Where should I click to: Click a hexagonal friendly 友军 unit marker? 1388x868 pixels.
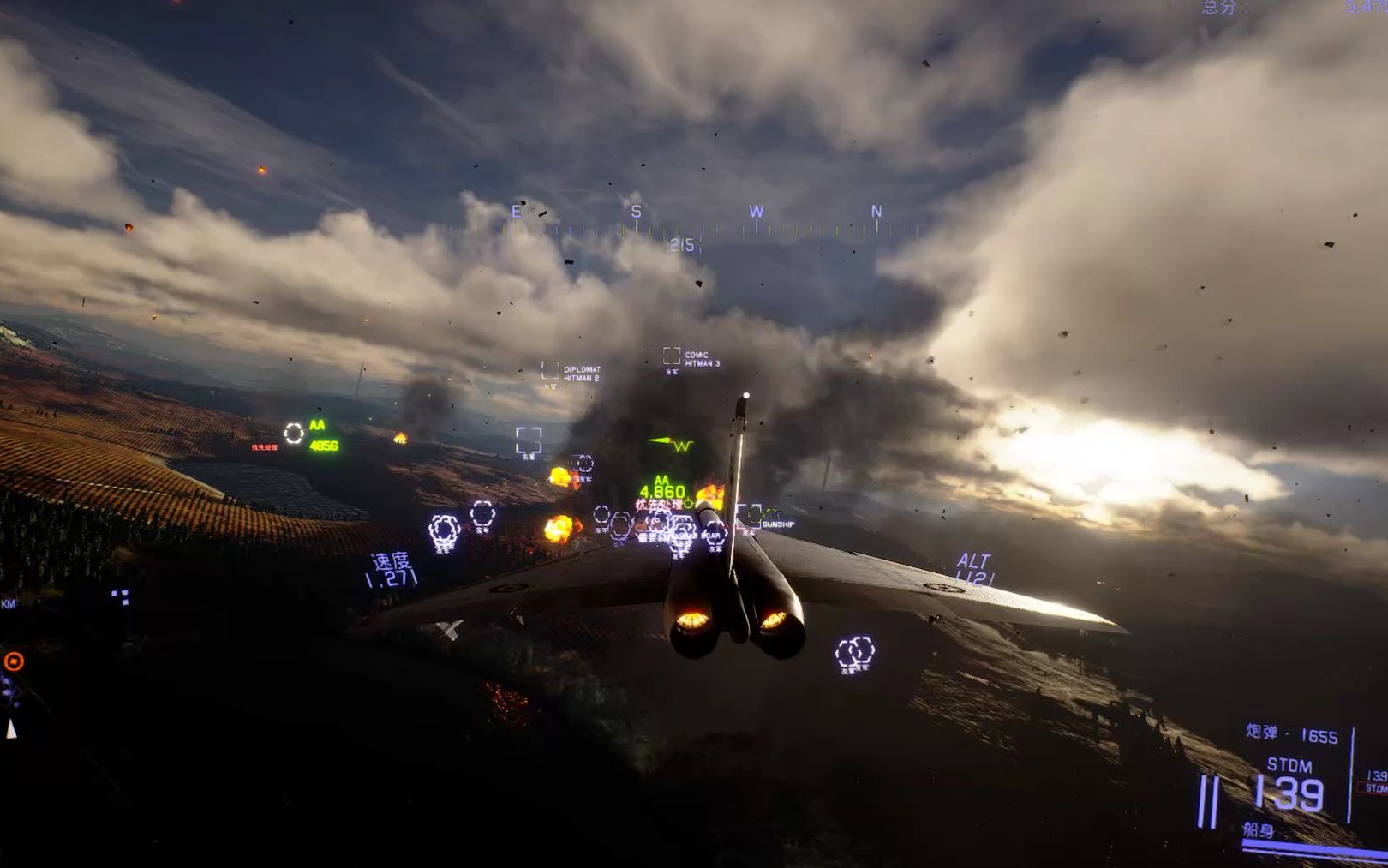[x=445, y=525]
